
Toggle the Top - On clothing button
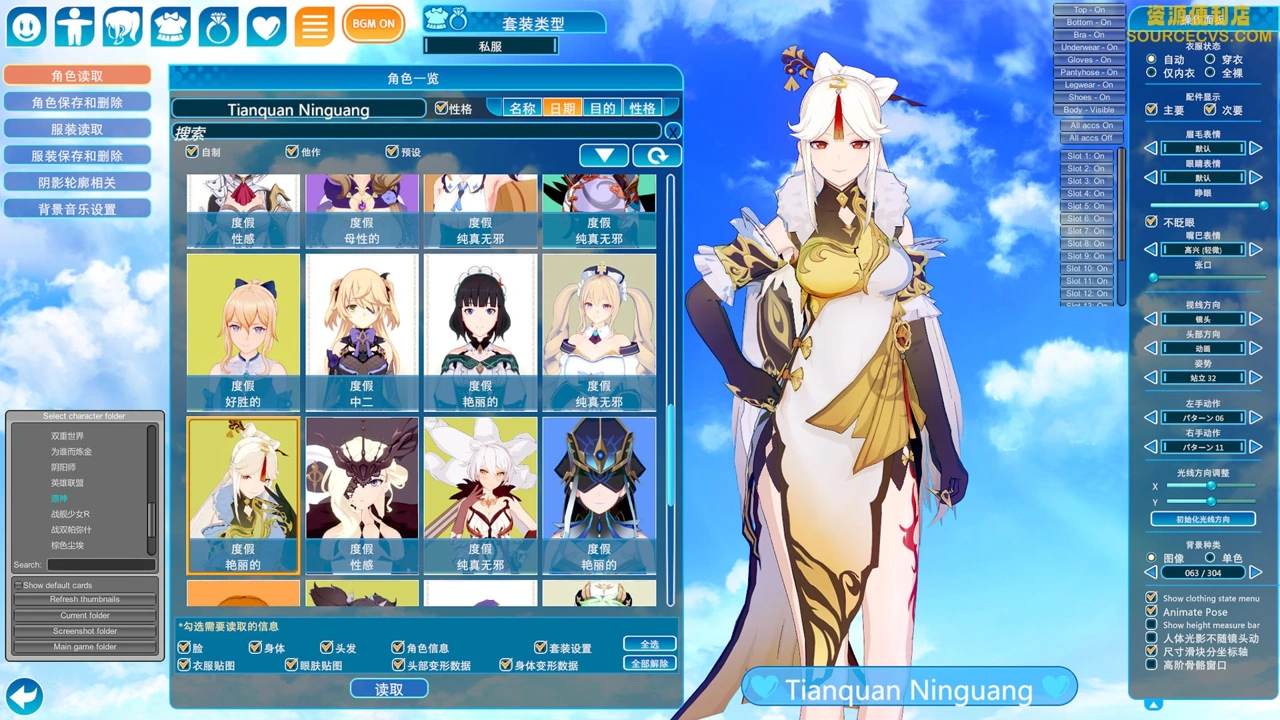click(x=1089, y=10)
